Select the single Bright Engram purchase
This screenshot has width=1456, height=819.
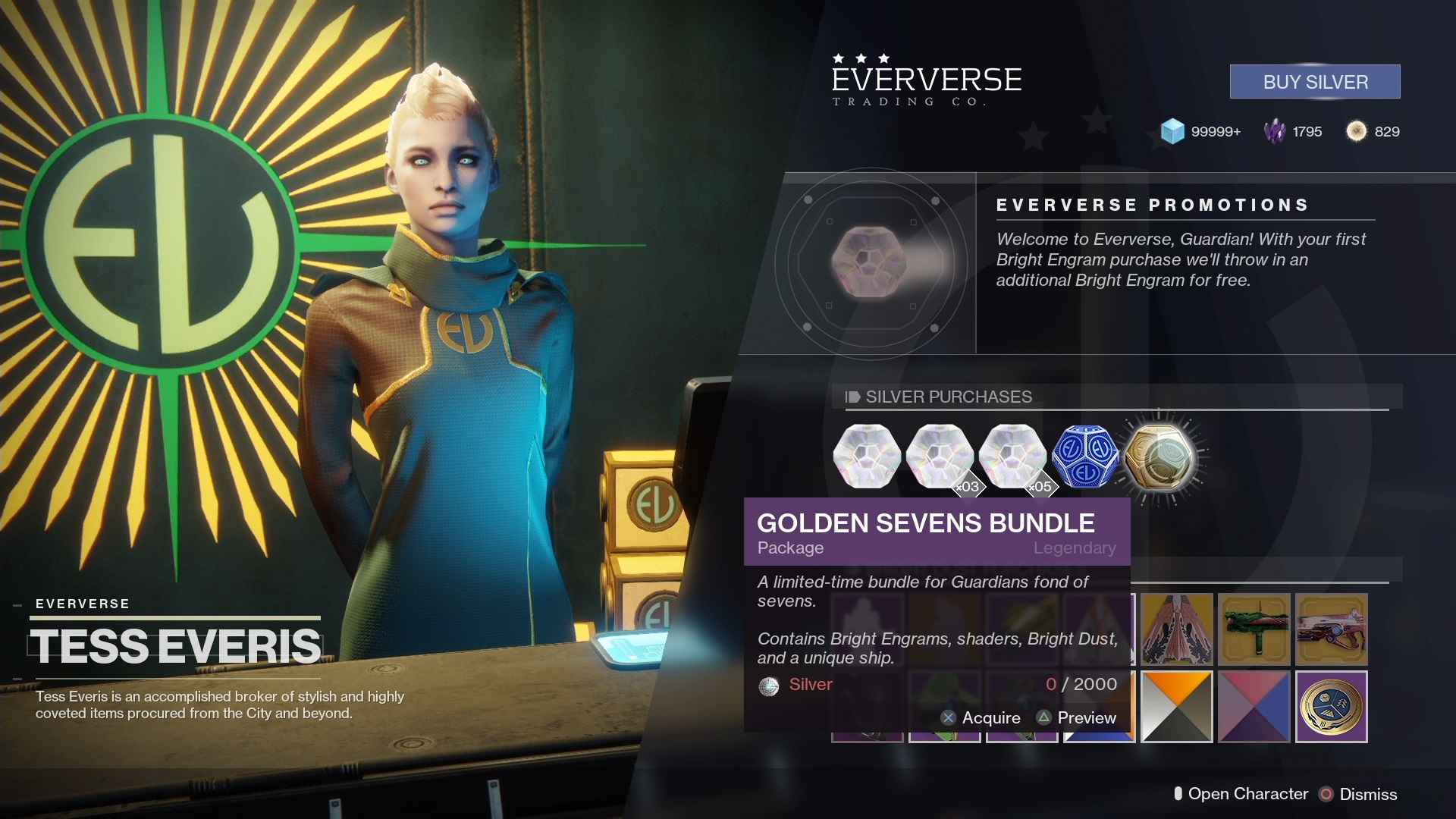tap(867, 457)
